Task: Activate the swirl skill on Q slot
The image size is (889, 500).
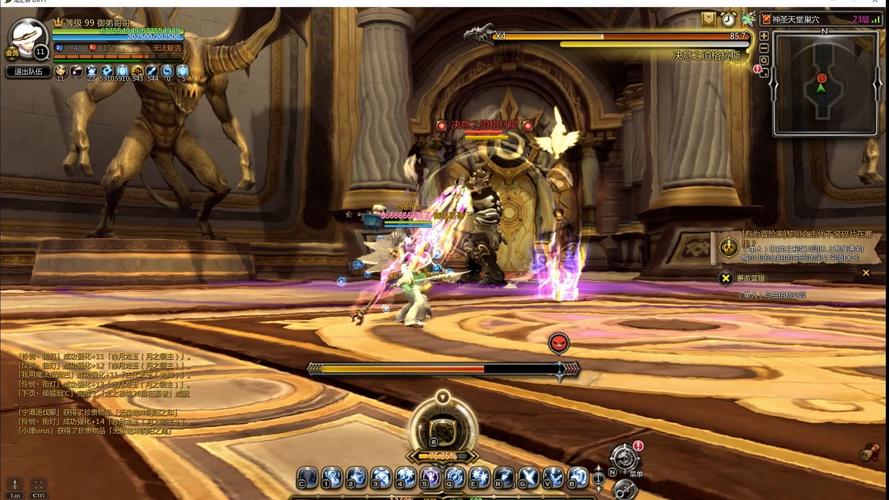Action: [455, 478]
